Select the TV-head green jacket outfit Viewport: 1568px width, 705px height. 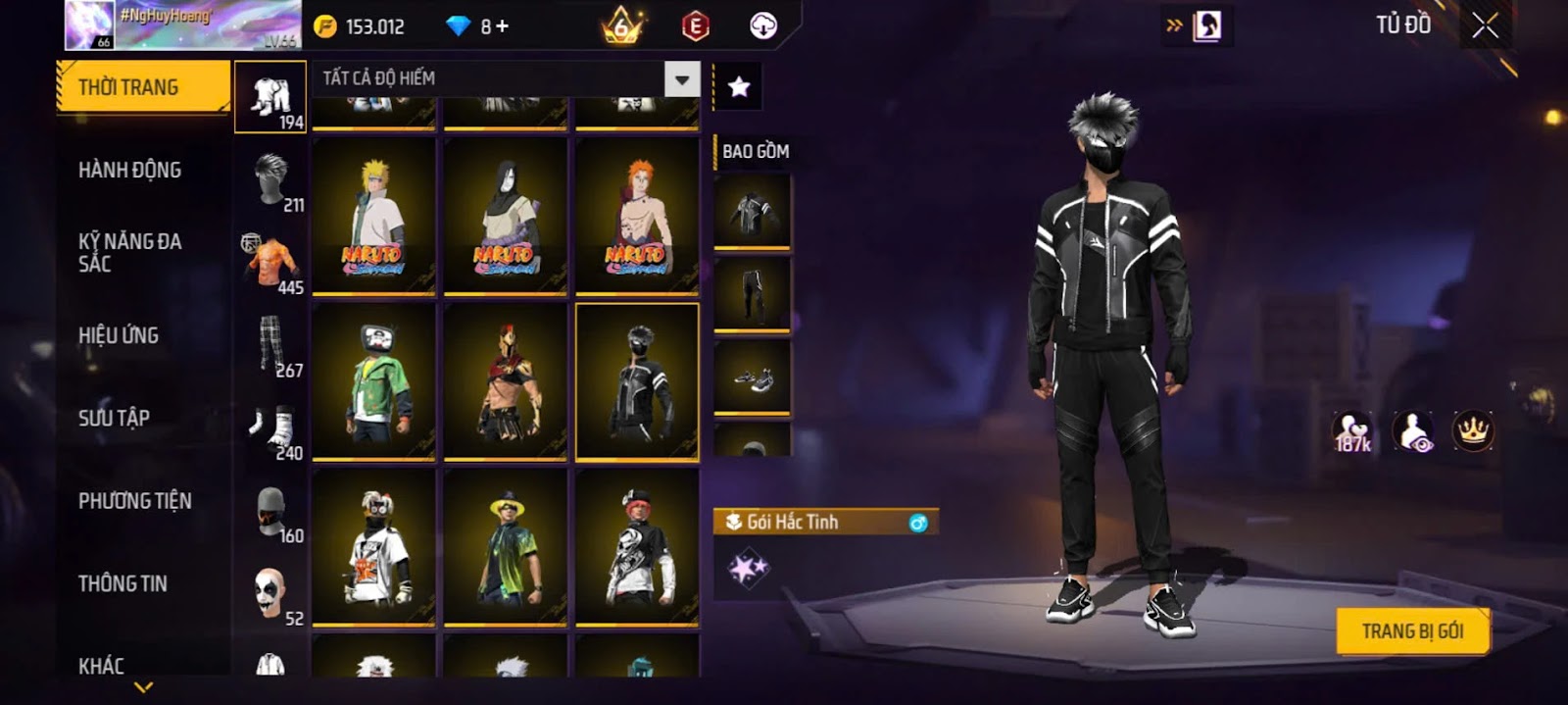pos(373,381)
